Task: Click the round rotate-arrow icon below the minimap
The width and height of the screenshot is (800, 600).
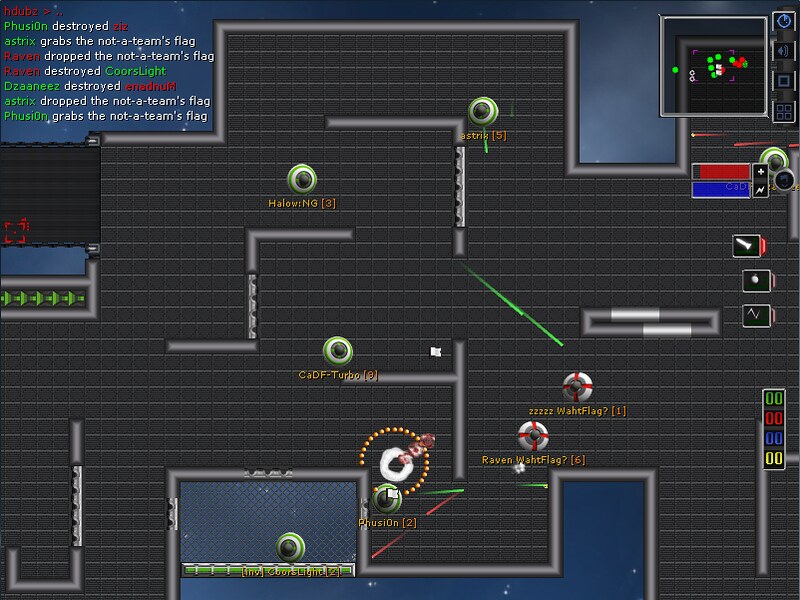Action: pos(785,180)
